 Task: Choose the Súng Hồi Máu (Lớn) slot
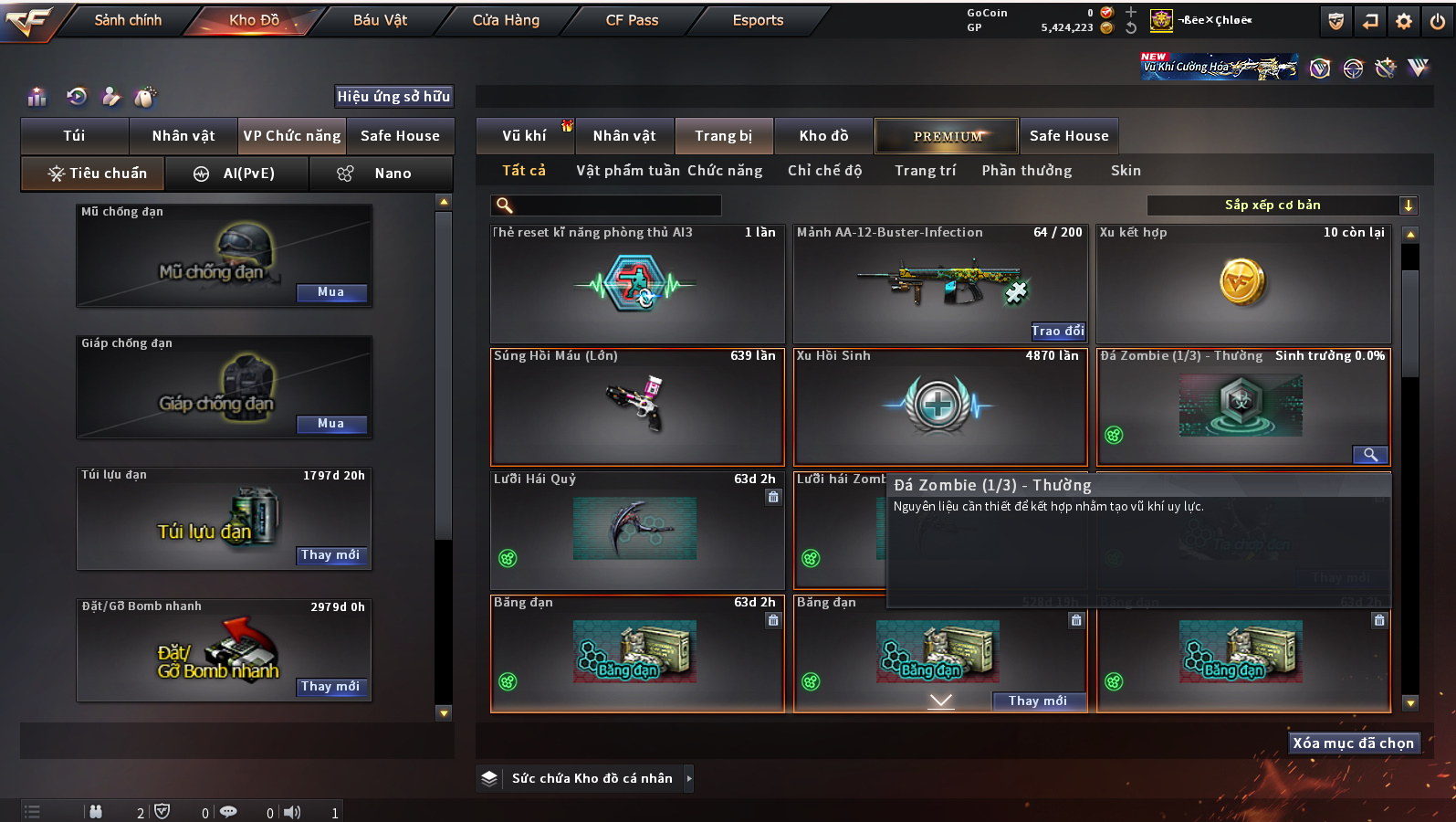(637, 406)
